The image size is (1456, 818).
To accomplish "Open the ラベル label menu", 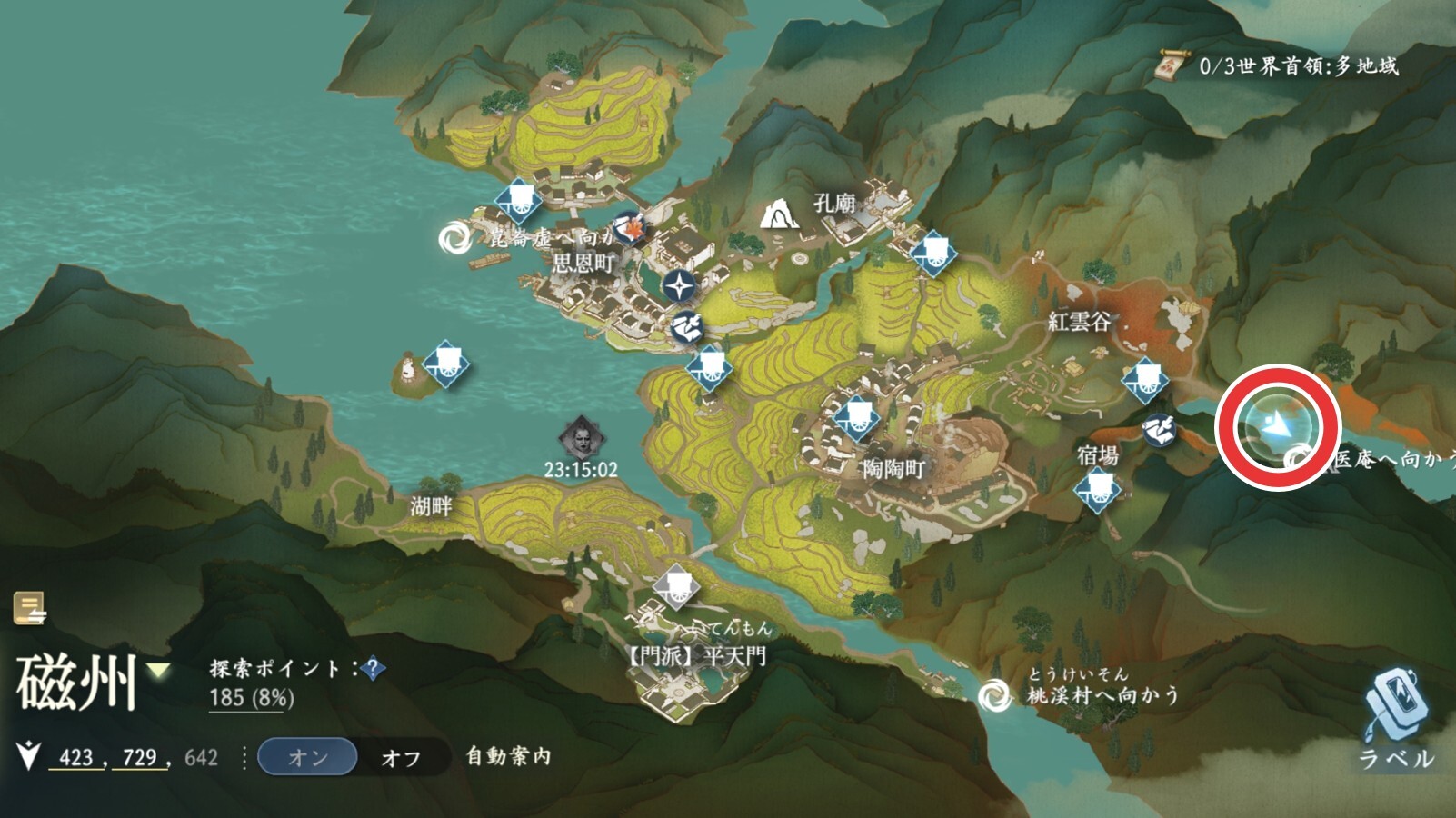I will (1397, 718).
